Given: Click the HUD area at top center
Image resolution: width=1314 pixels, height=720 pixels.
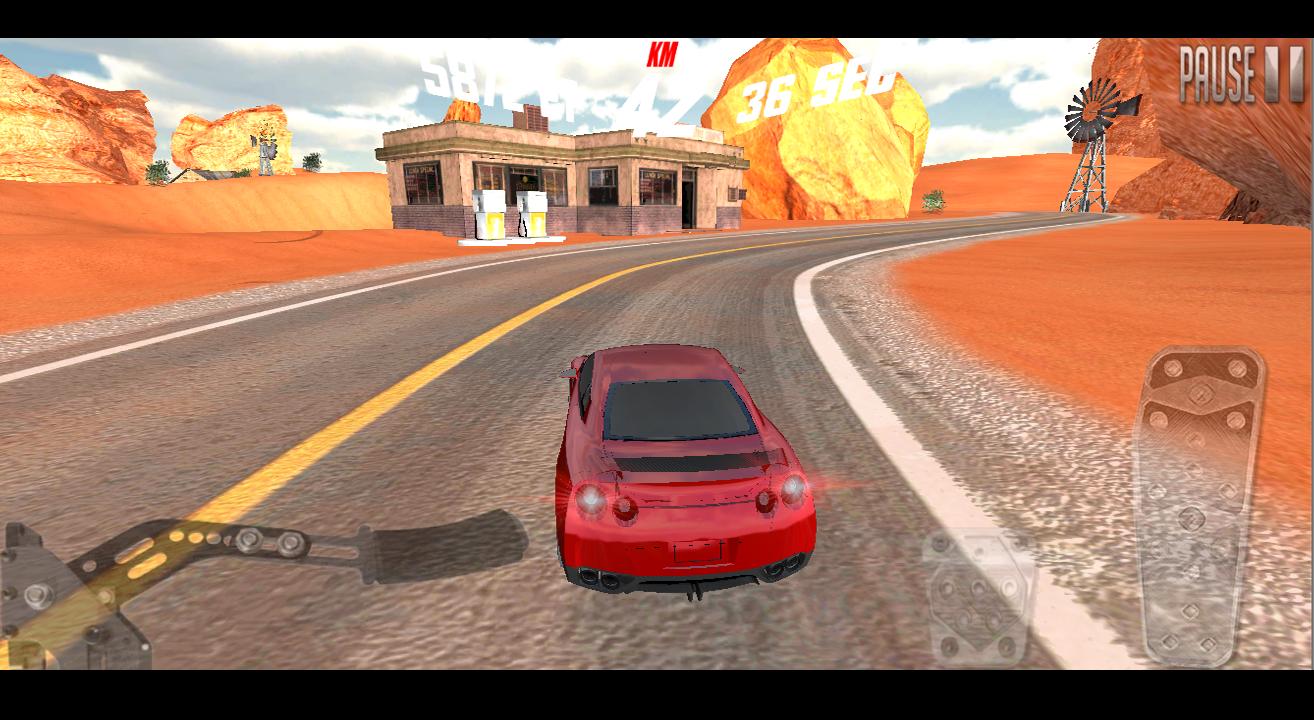Looking at the screenshot, I should 660,80.
